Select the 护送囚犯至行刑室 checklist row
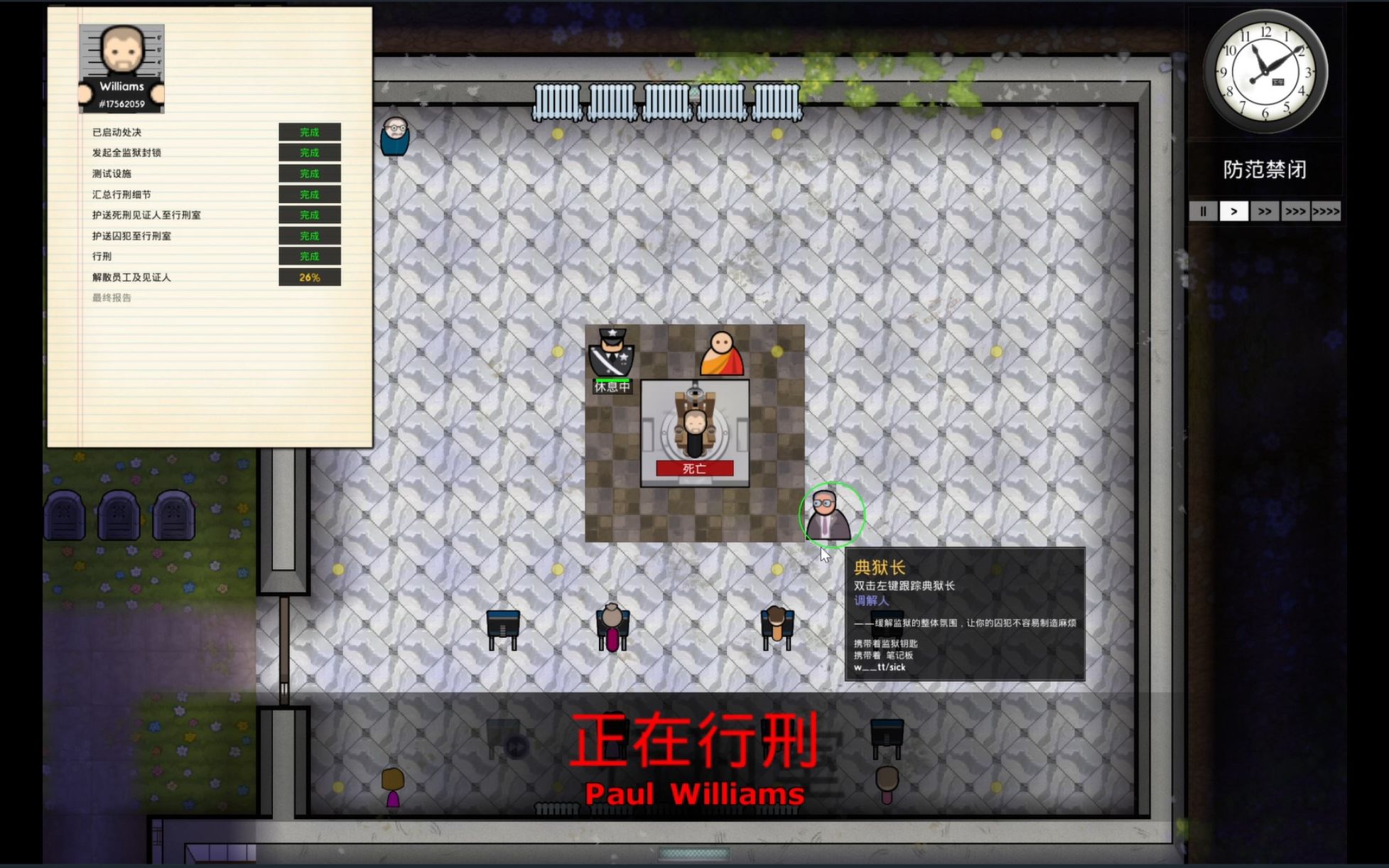 click(133, 235)
